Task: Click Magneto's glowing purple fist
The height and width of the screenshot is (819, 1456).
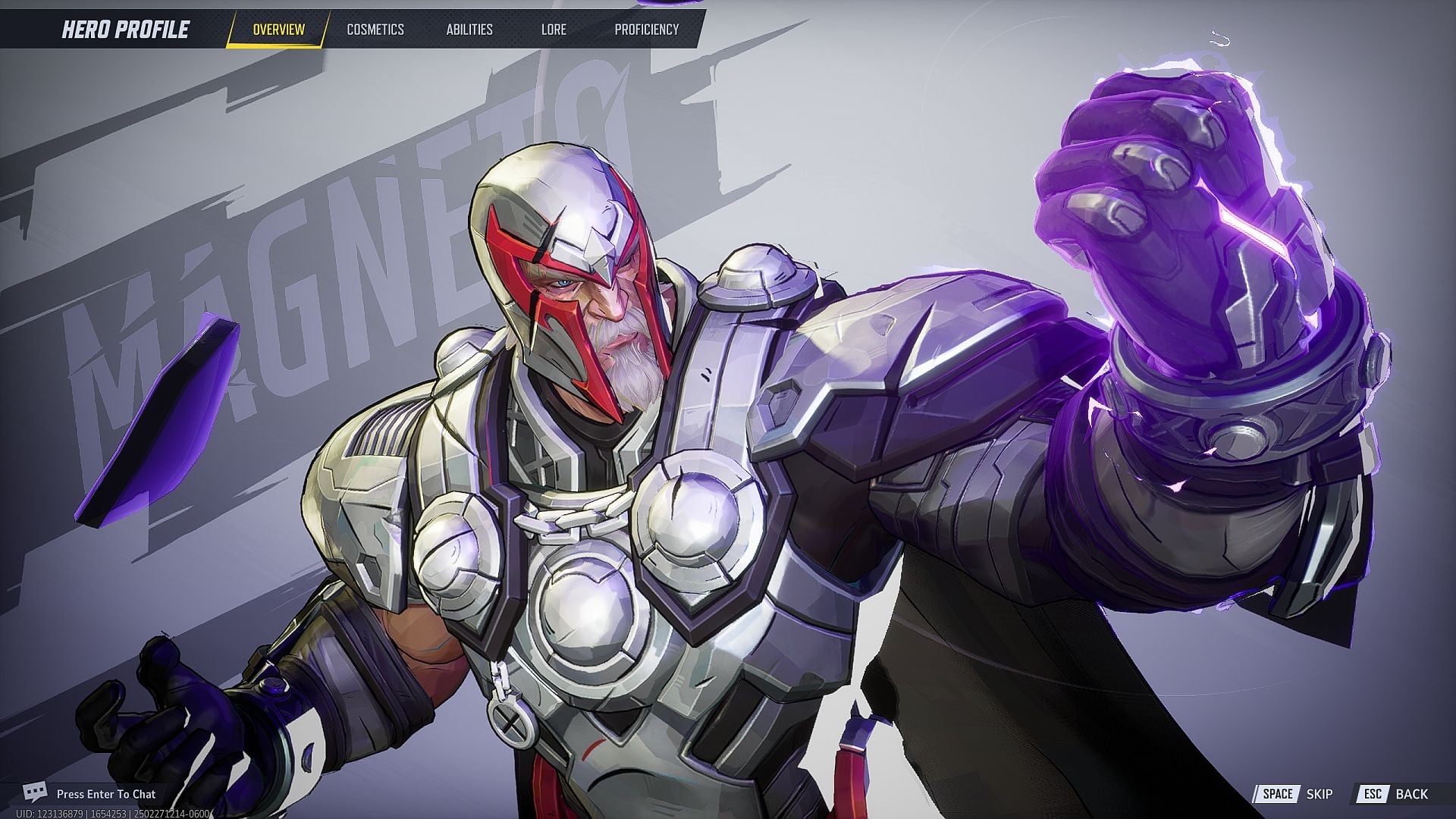Action: pyautogui.click(x=1175, y=190)
